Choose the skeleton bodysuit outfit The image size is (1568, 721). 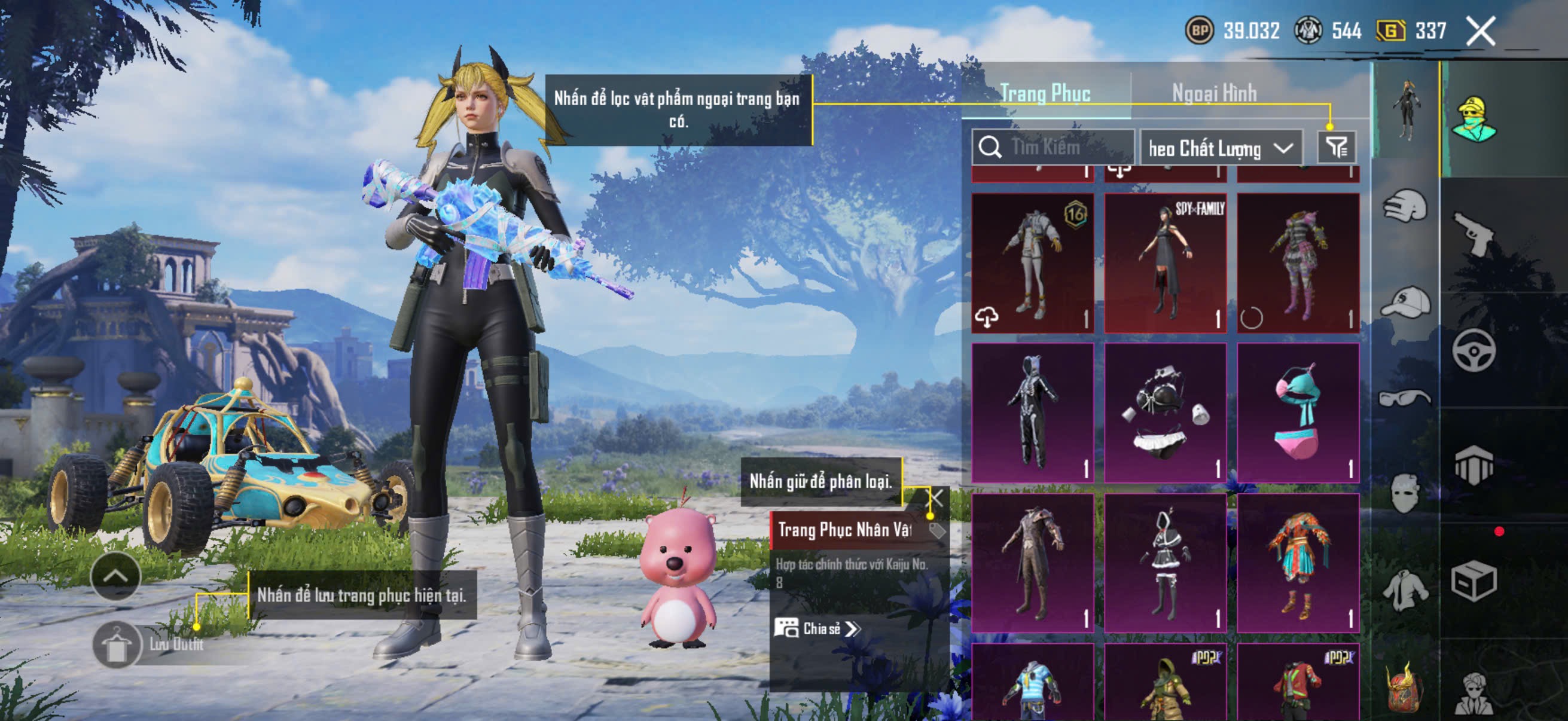[x=1032, y=413]
